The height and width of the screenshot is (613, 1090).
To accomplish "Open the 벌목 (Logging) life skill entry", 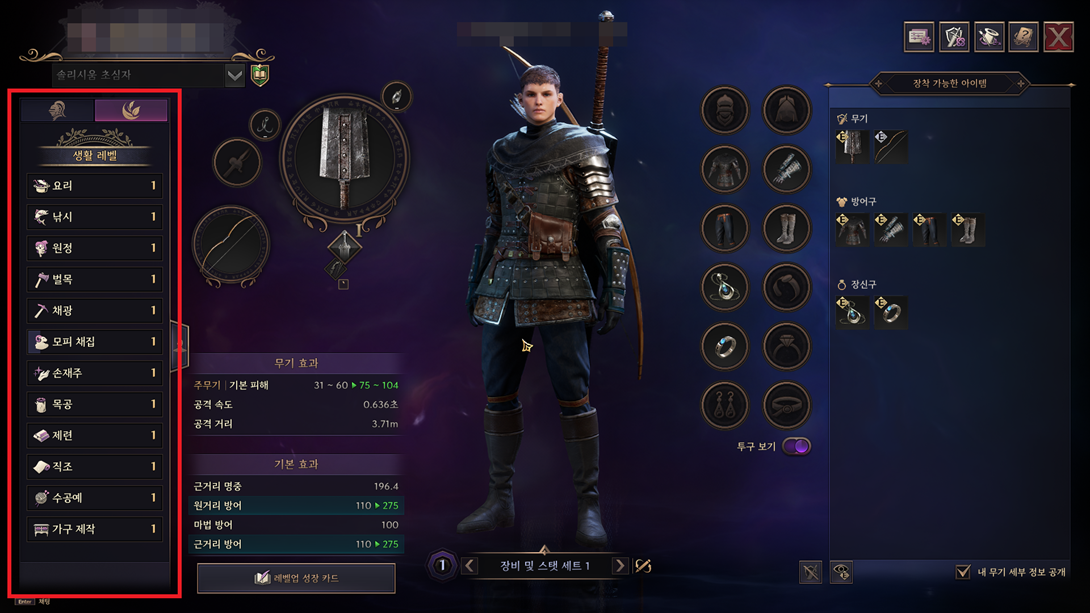I will pyautogui.click(x=94, y=280).
